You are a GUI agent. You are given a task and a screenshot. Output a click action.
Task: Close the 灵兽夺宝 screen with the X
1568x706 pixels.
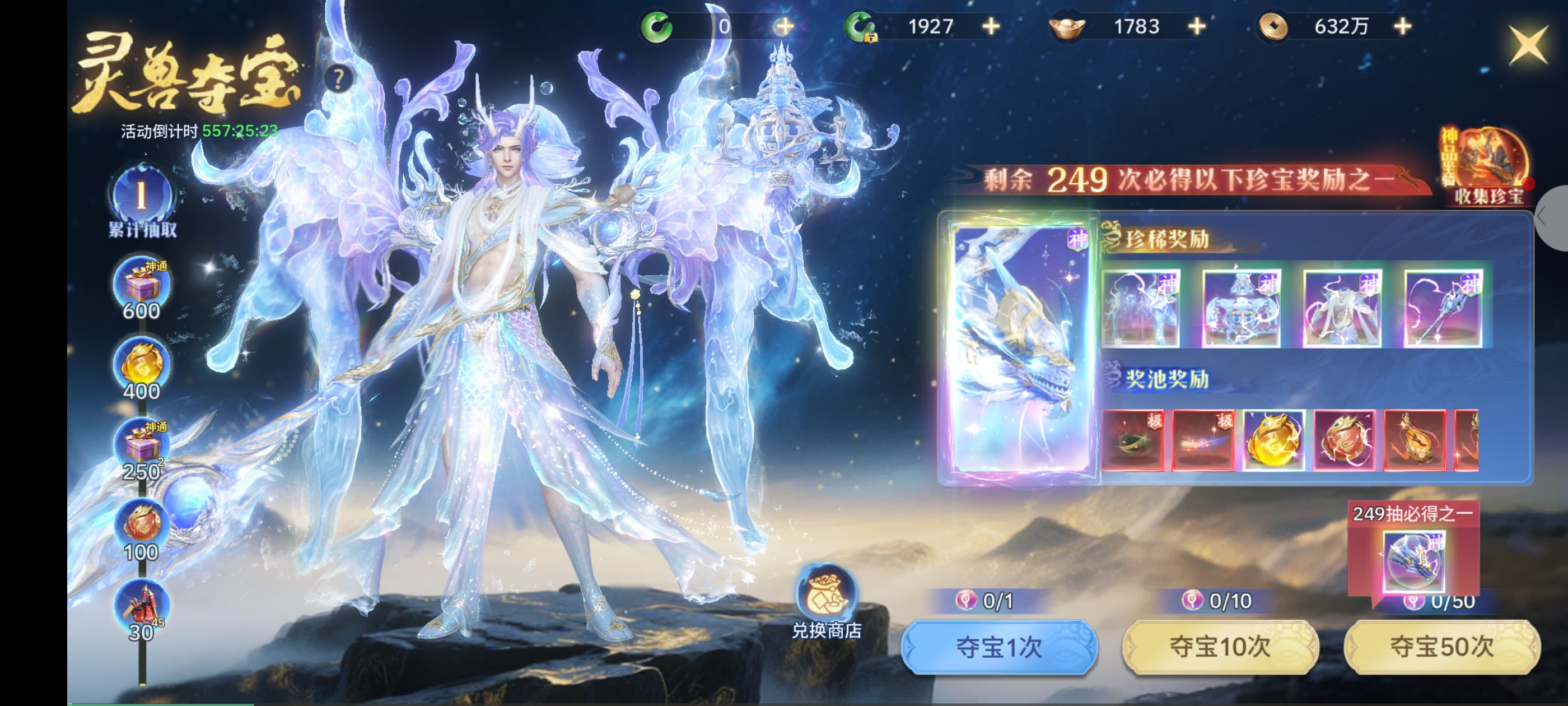click(1527, 44)
